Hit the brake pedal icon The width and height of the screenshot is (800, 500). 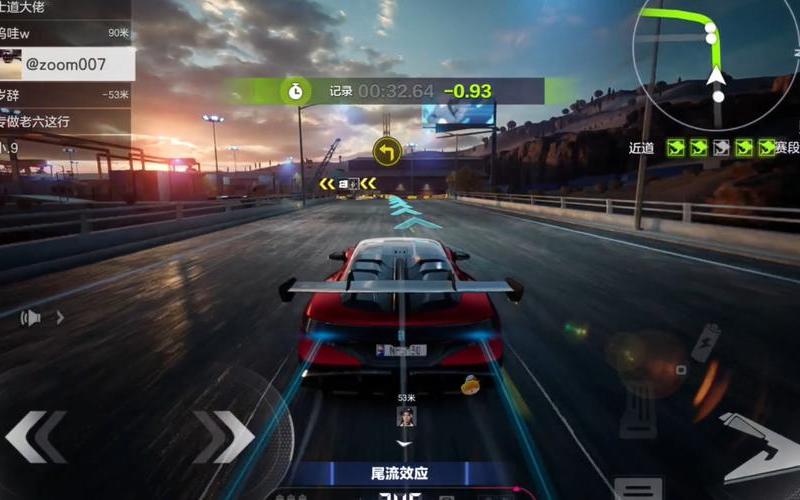click(x=638, y=409)
